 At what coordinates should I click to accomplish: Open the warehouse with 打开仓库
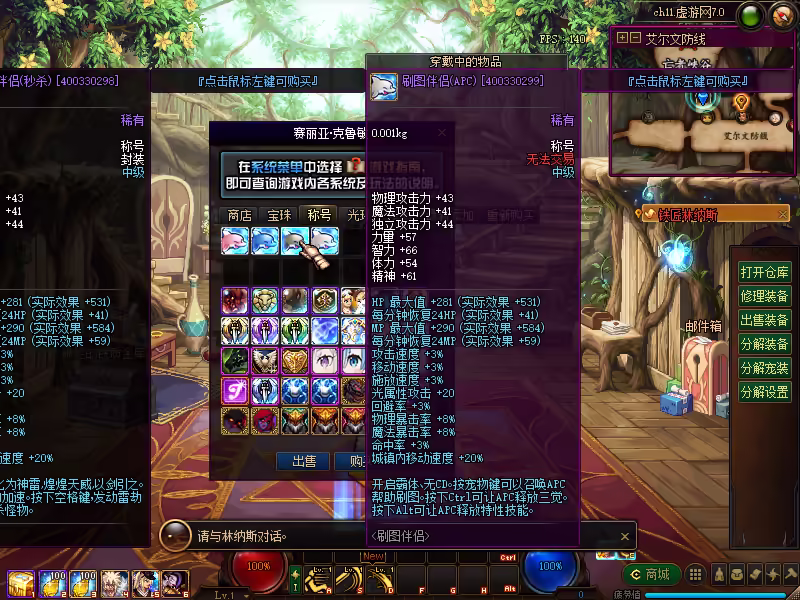764,272
